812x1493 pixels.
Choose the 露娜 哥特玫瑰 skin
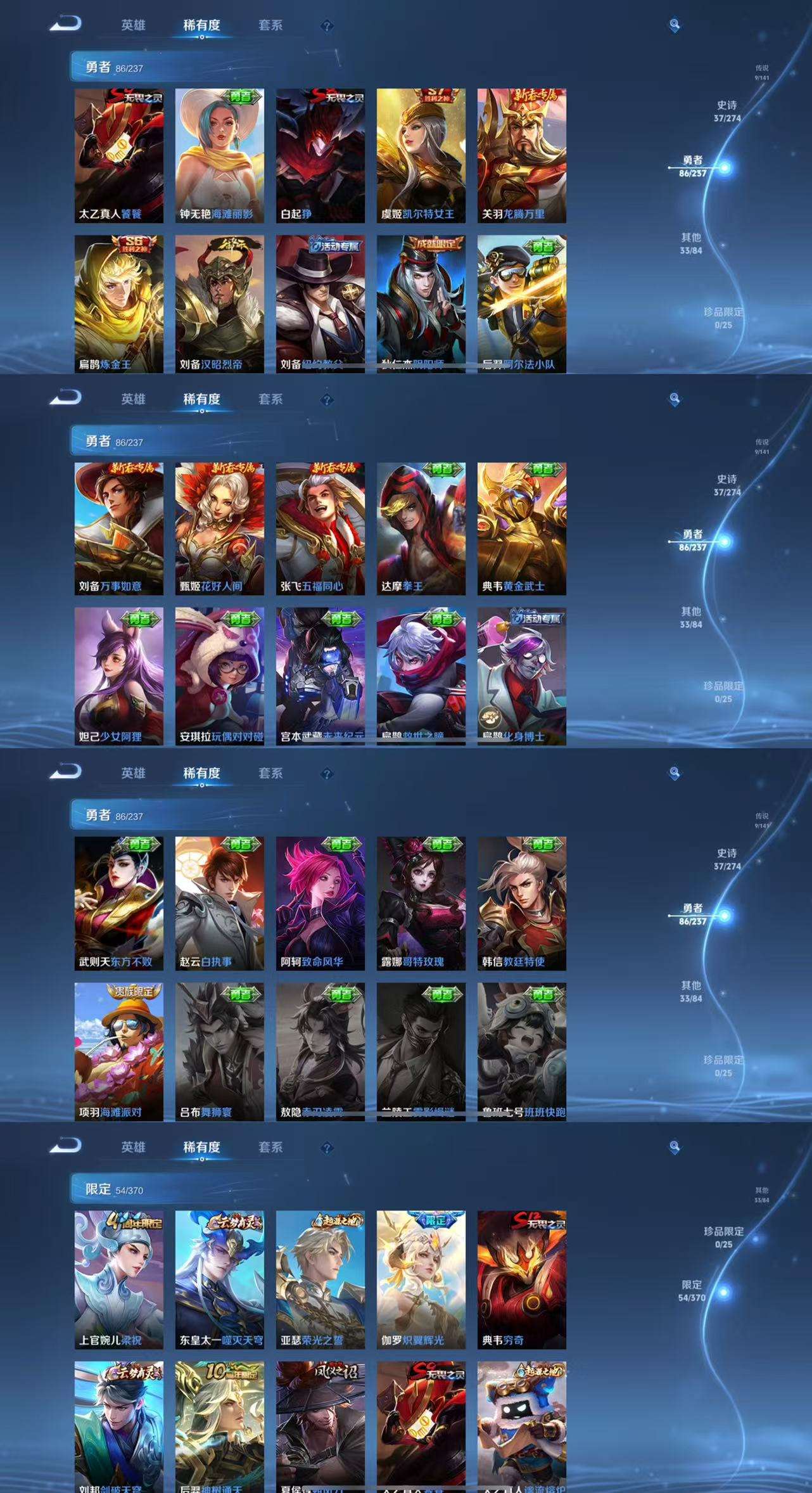[421, 903]
